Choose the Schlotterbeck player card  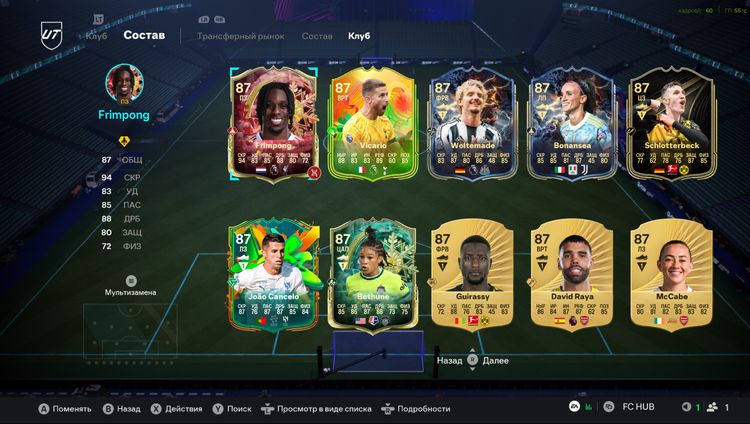pyautogui.click(x=671, y=126)
